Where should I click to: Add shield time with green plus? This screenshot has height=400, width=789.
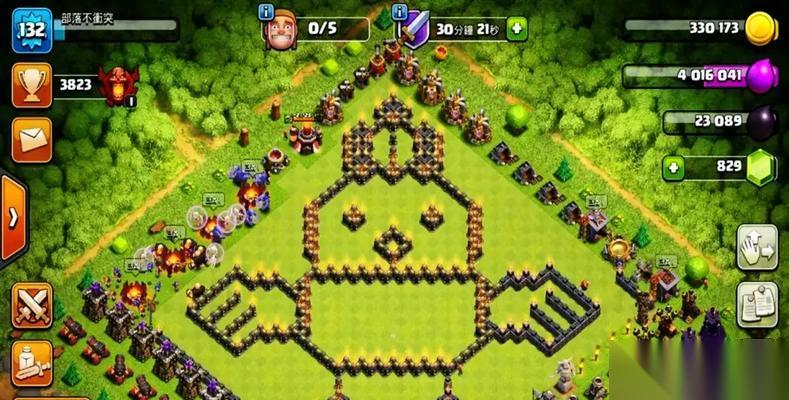pos(516,30)
